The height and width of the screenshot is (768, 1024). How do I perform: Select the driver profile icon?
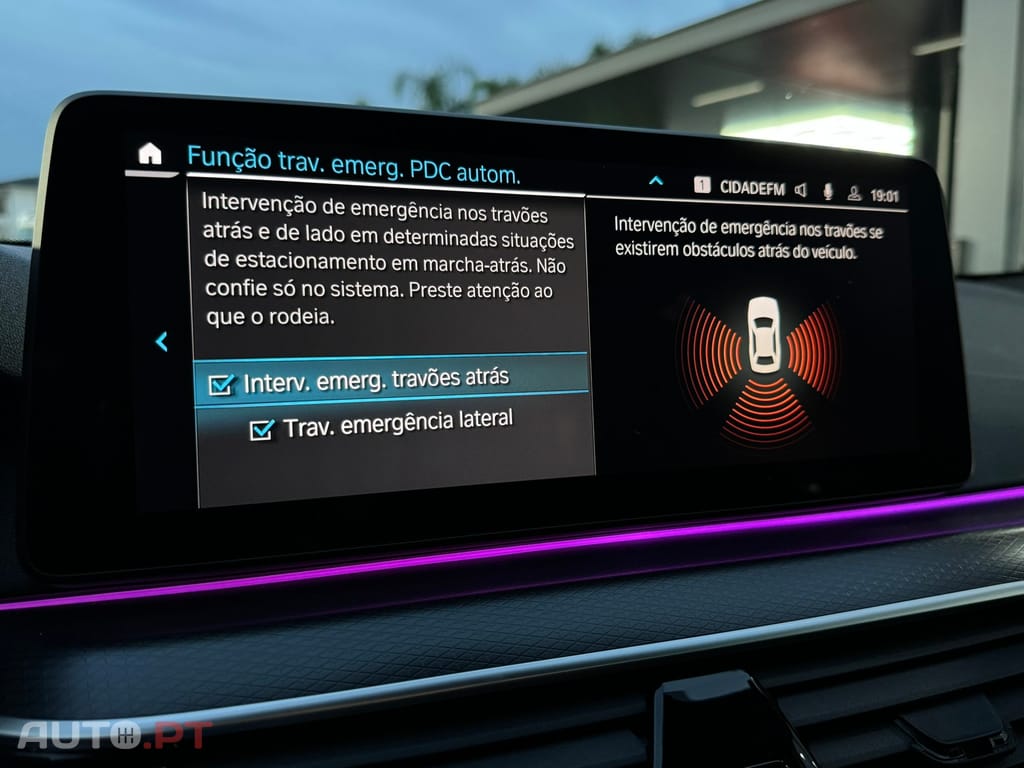pyautogui.click(x=854, y=193)
